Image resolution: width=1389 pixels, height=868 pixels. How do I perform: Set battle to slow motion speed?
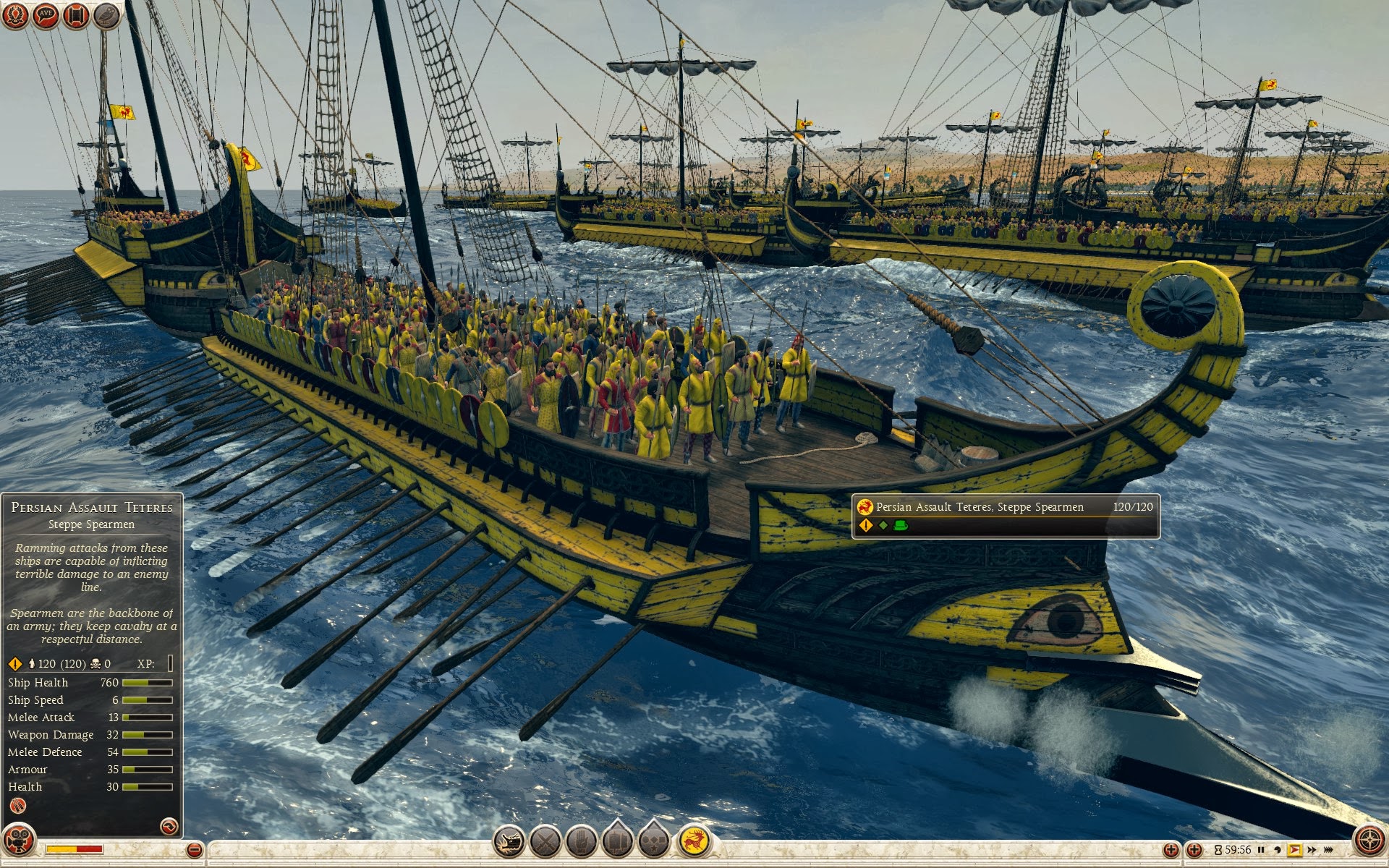1278,850
